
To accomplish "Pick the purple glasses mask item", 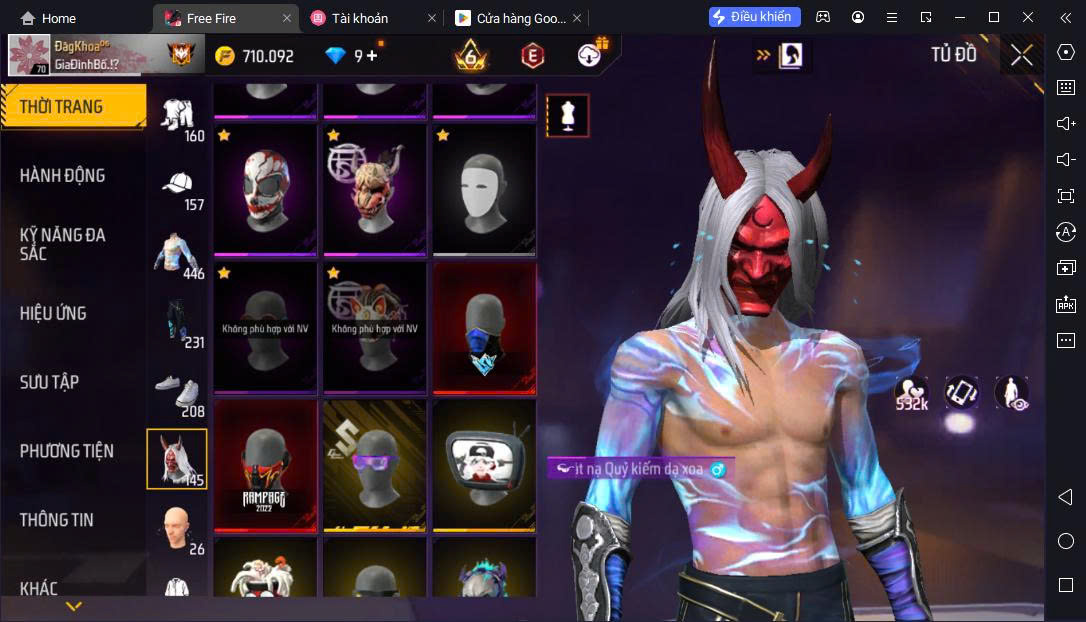I will tap(374, 466).
